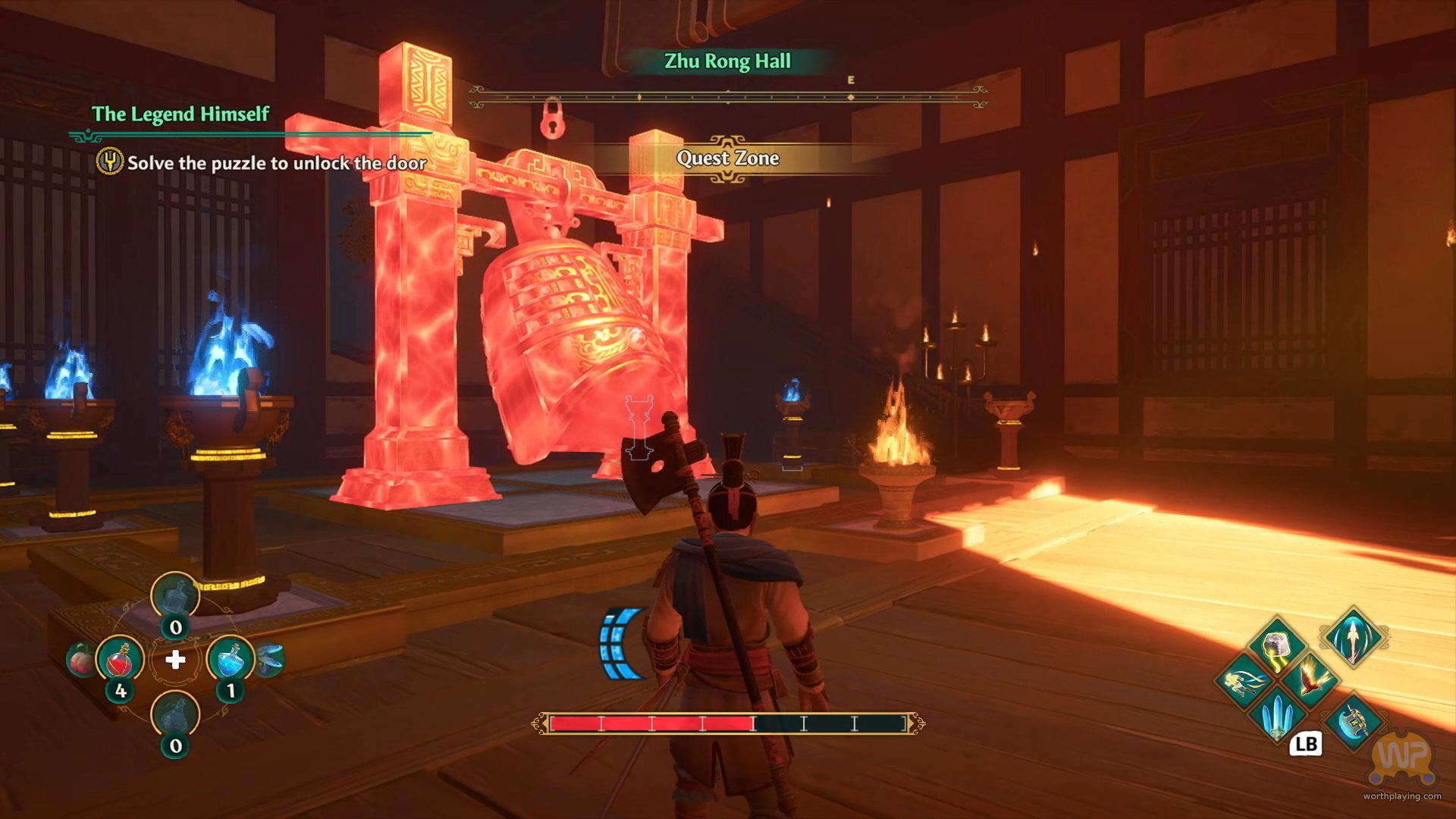The width and height of the screenshot is (1456, 819).
Task: Activate the boulder lightning ability
Action: [1277, 646]
